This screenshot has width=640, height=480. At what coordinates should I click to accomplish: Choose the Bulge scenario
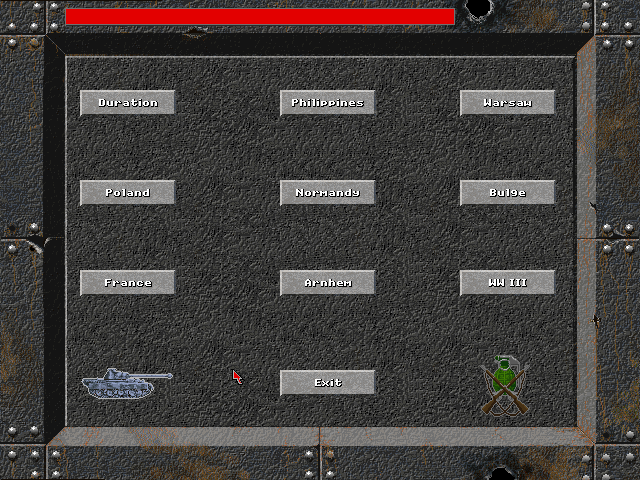[x=507, y=192]
